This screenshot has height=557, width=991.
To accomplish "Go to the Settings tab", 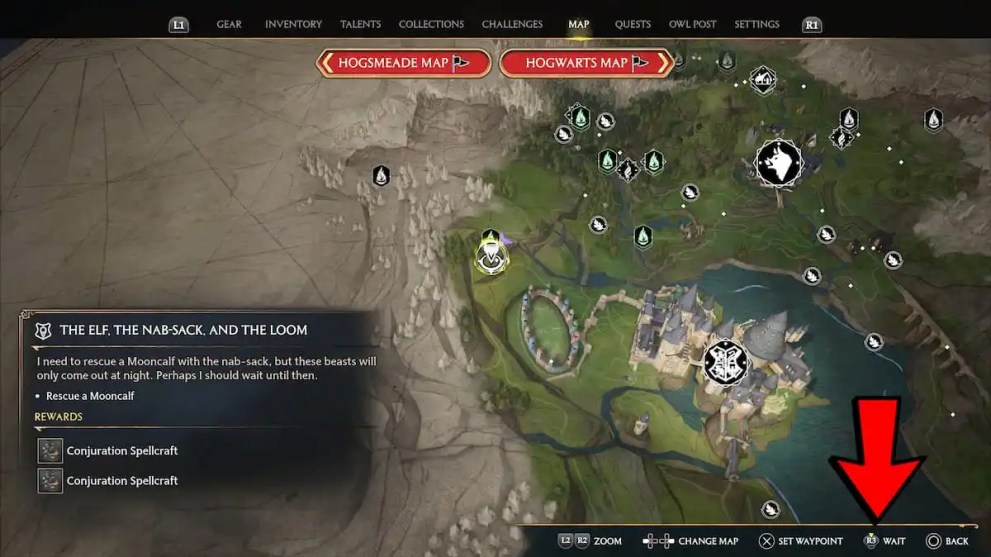I will (757, 24).
